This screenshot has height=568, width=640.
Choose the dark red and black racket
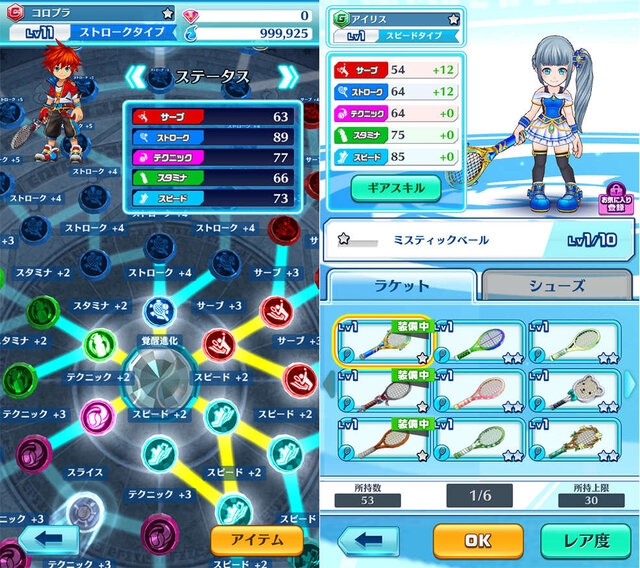(381, 391)
